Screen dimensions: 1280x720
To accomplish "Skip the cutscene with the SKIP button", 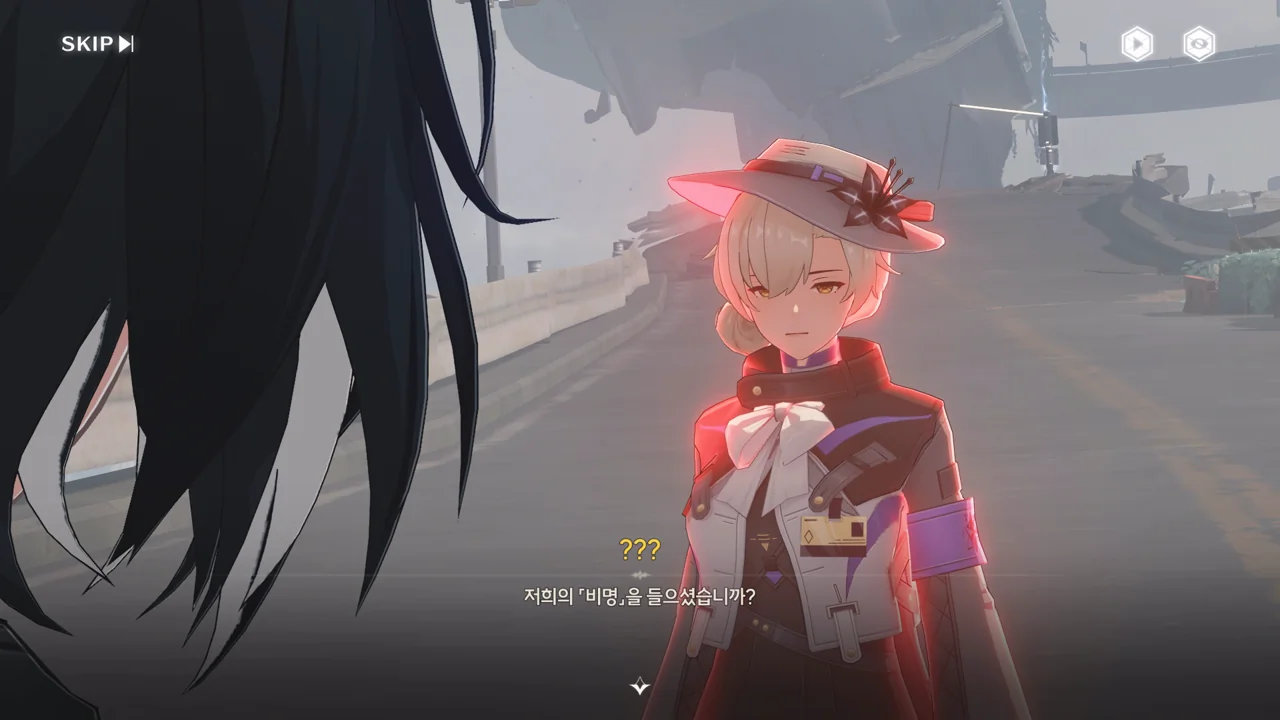I will 97,44.
